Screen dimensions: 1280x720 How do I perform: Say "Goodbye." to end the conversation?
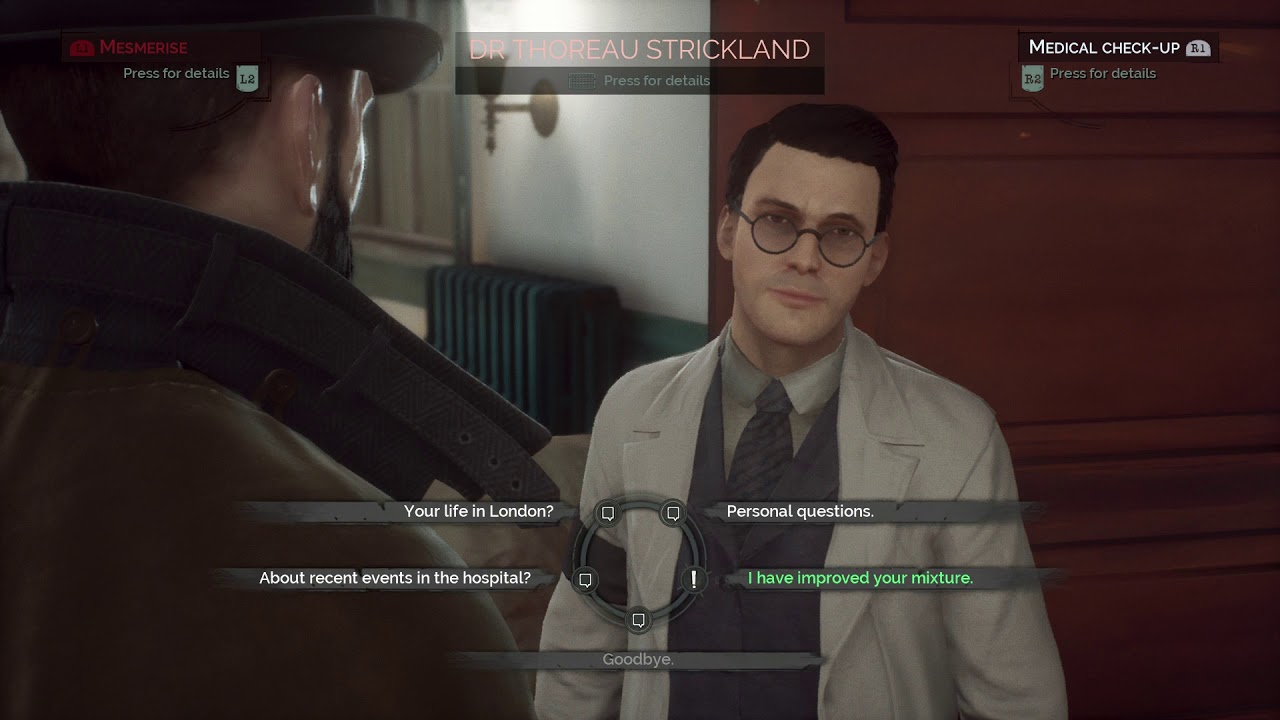point(638,660)
